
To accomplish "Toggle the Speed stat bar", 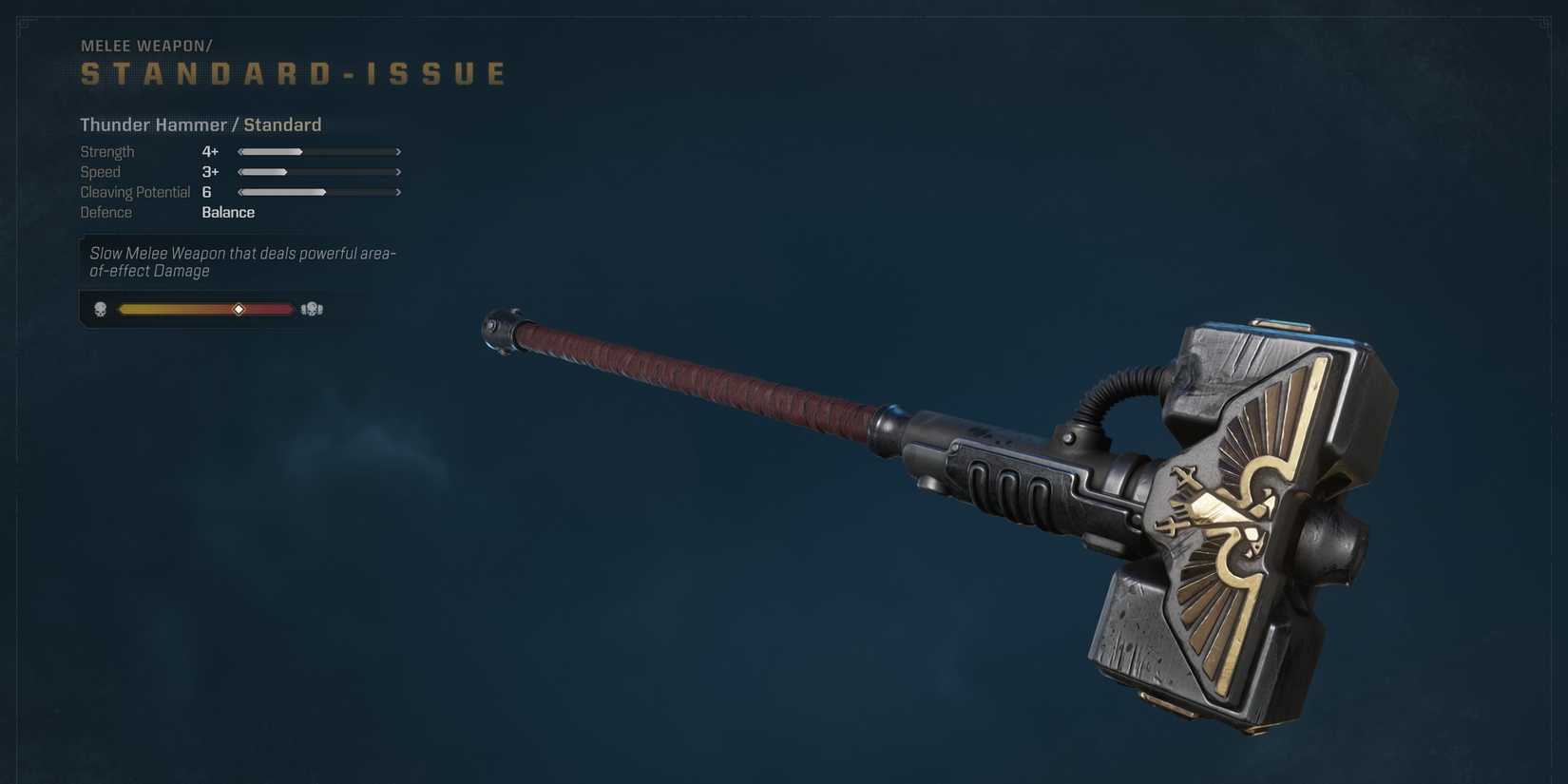I will point(318,172).
